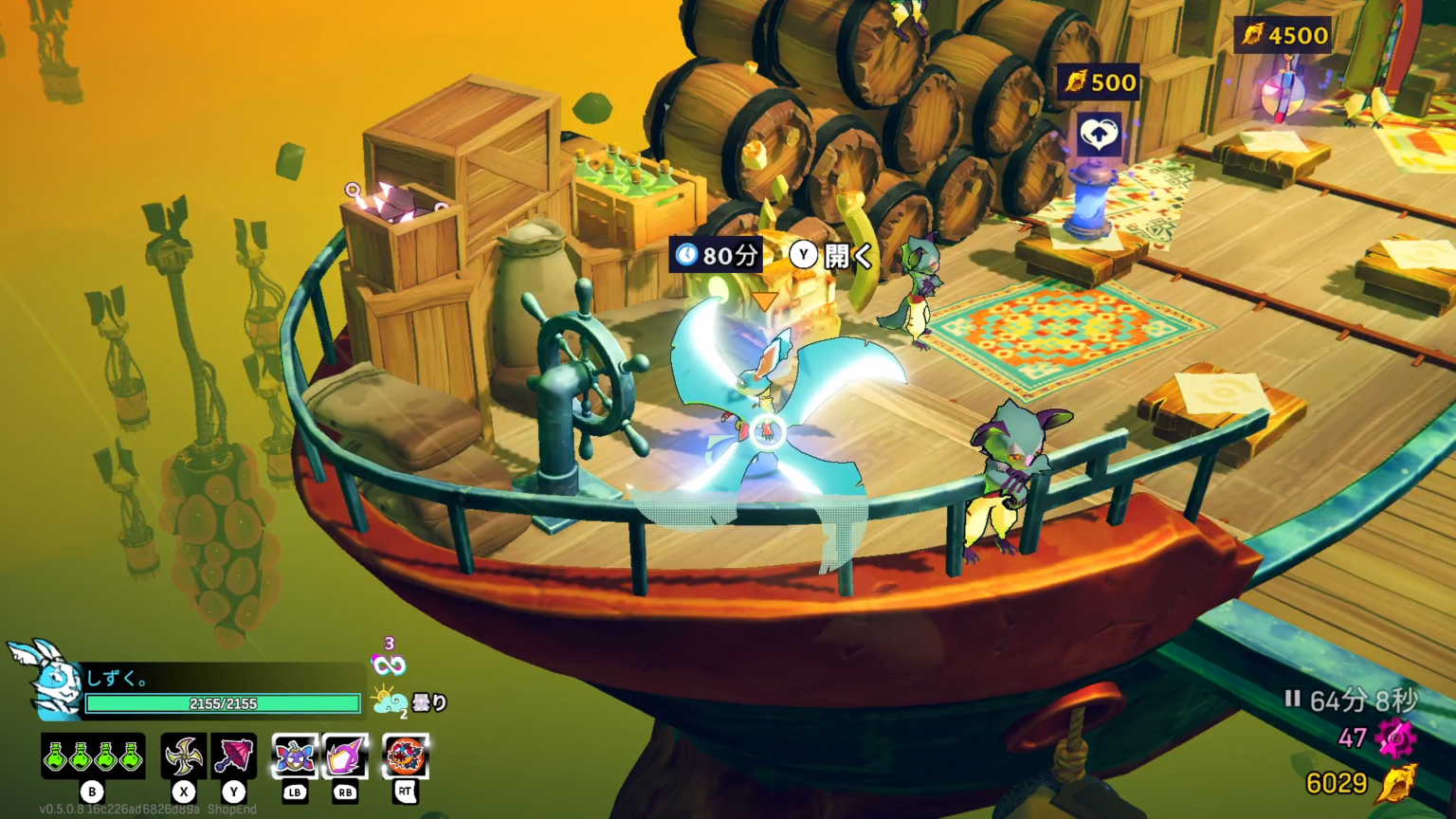Click the golden conch shell currency icon
Screen dimensions: 1456x819
tap(1397, 783)
